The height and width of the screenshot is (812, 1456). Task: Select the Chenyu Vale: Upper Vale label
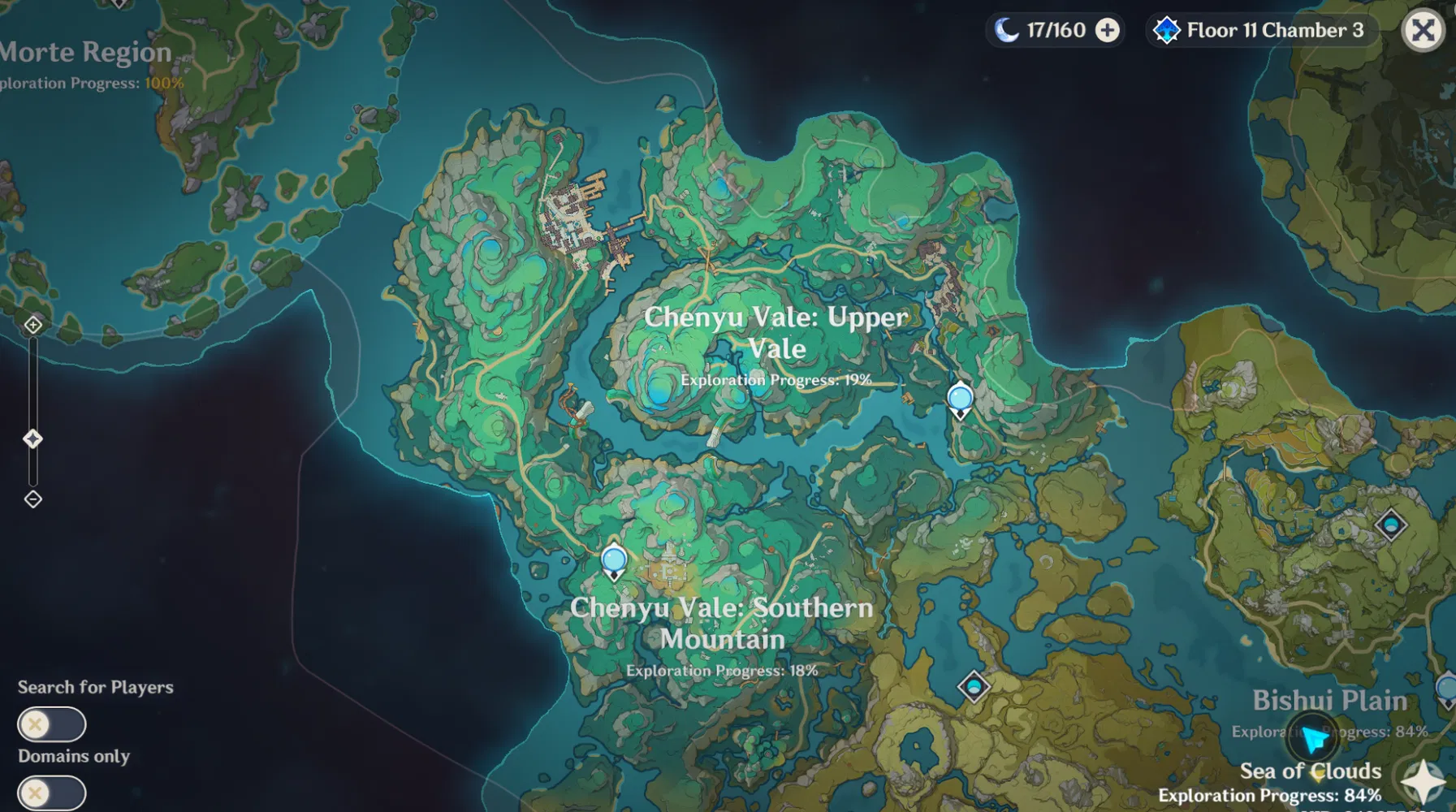[777, 333]
